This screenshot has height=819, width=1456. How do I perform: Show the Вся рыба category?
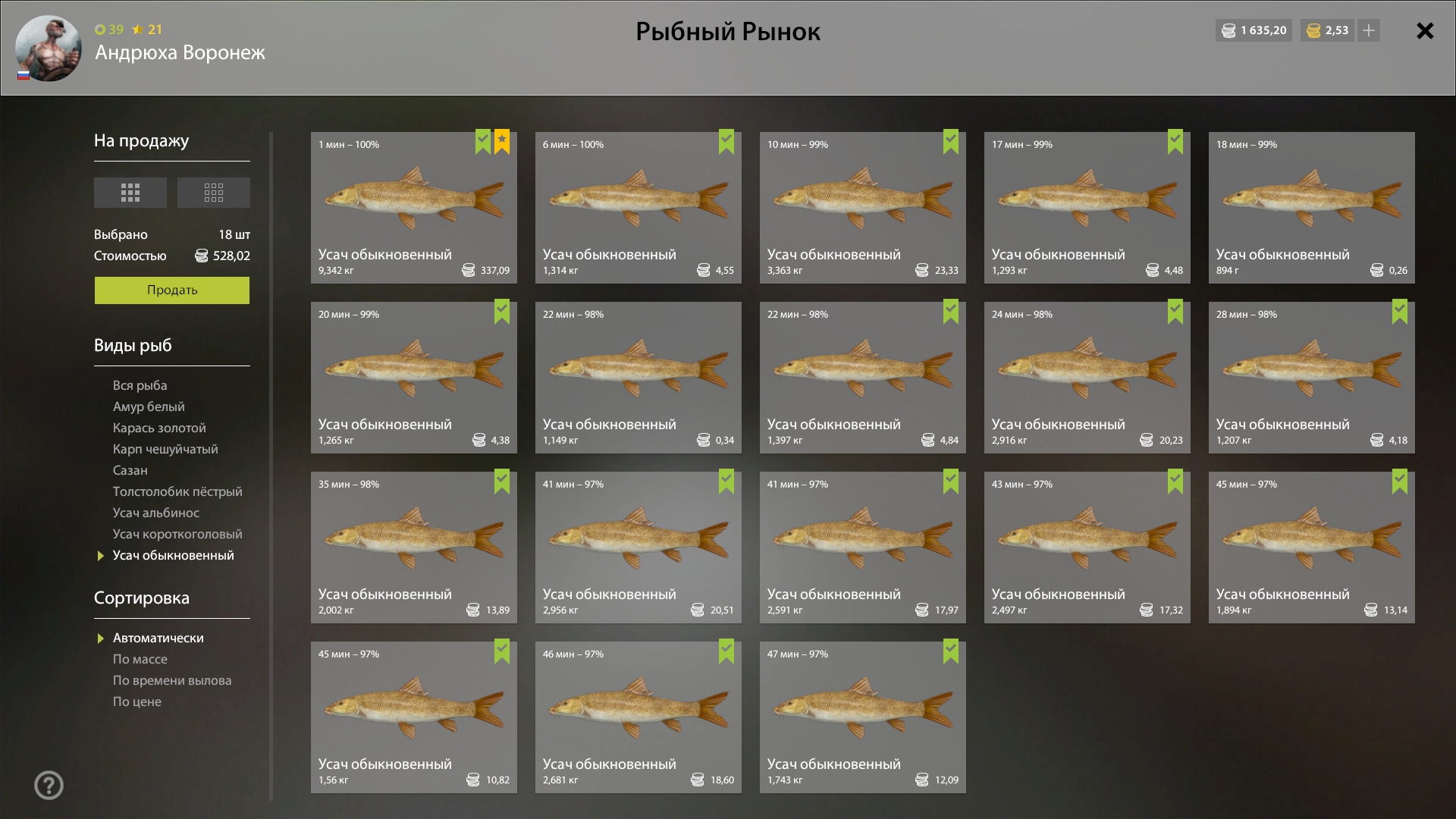140,385
